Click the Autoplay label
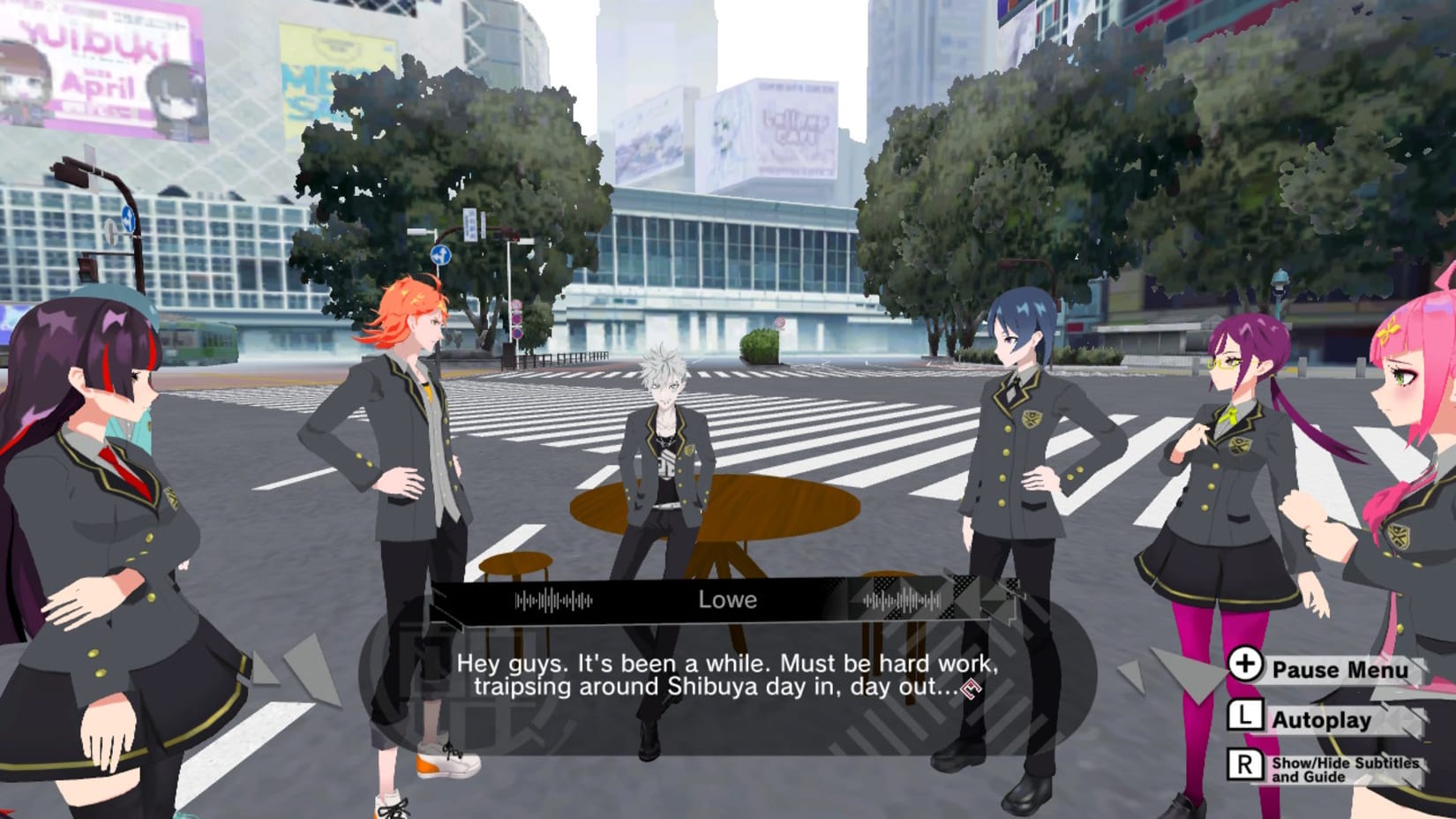1456x819 pixels. coord(1324,718)
